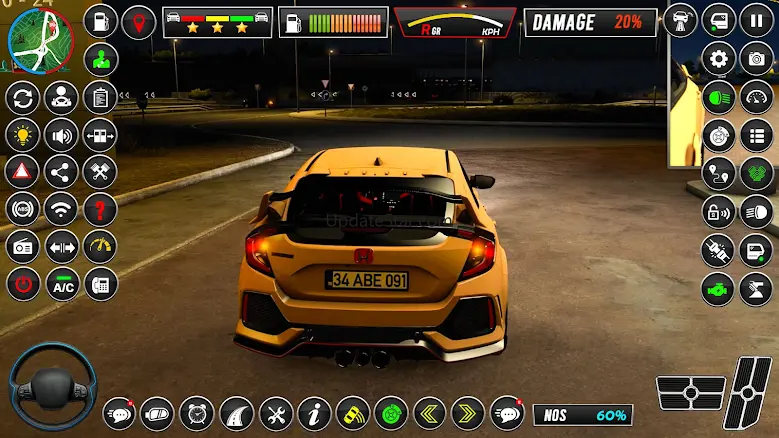This screenshot has width=779, height=438.
Task: Click the fuel pump button
Action: point(290,22)
